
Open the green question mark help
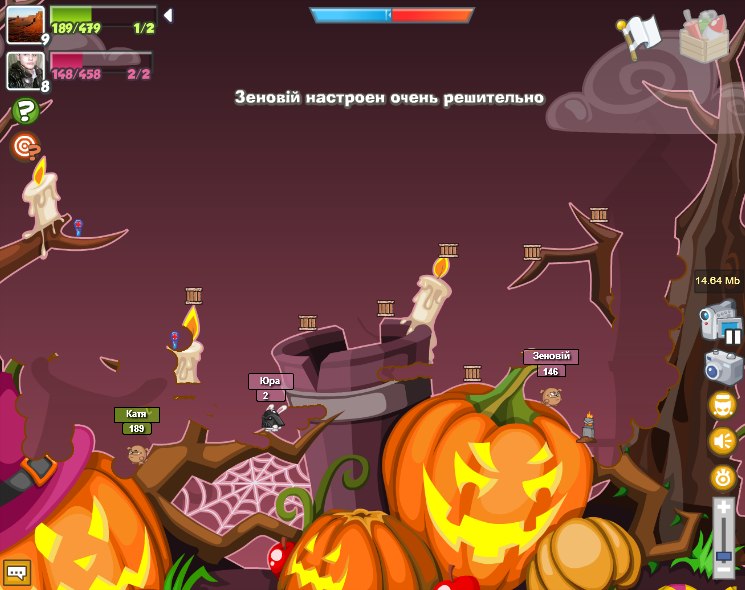tap(25, 111)
